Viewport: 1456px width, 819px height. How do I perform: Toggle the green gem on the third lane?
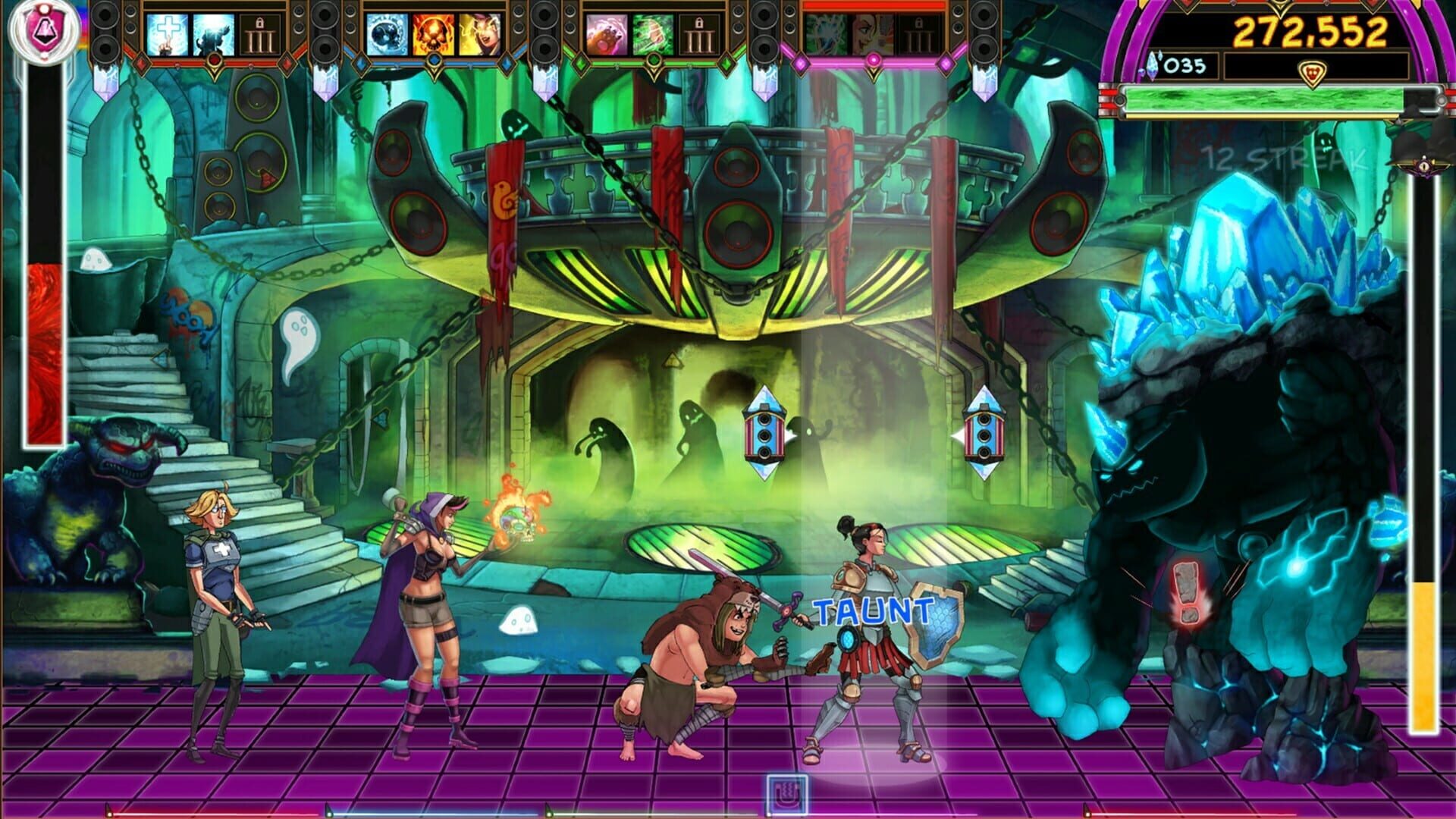click(654, 58)
